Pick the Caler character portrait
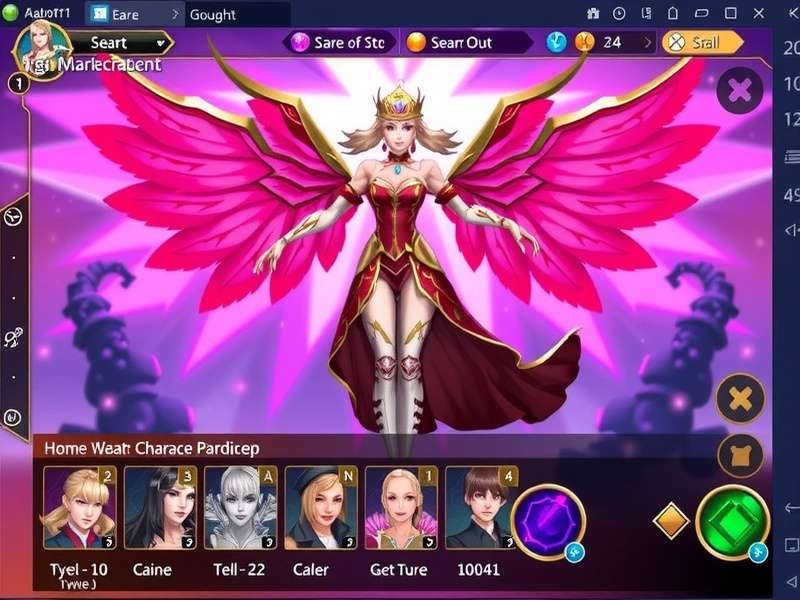 pyautogui.click(x=320, y=508)
